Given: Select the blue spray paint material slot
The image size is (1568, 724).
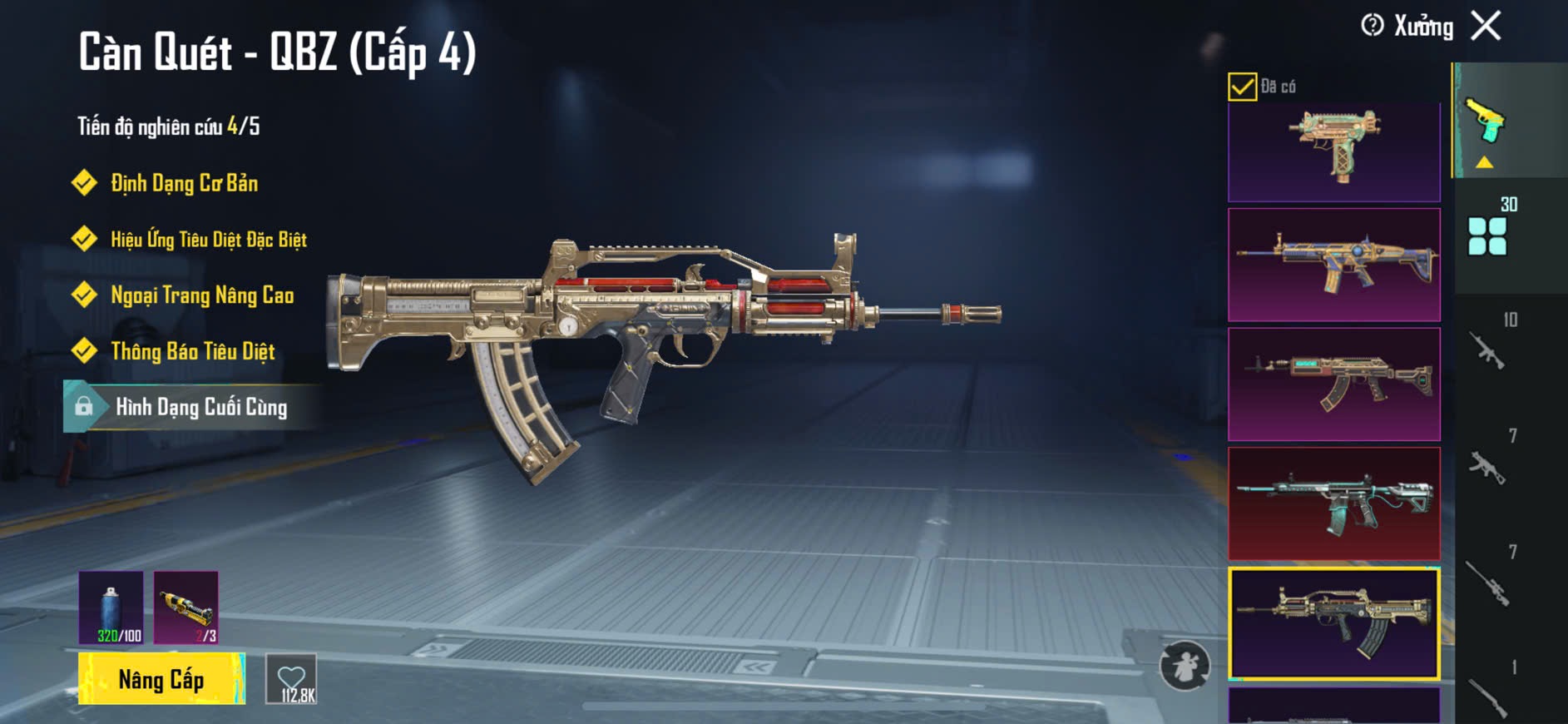Looking at the screenshot, I should tap(111, 607).
